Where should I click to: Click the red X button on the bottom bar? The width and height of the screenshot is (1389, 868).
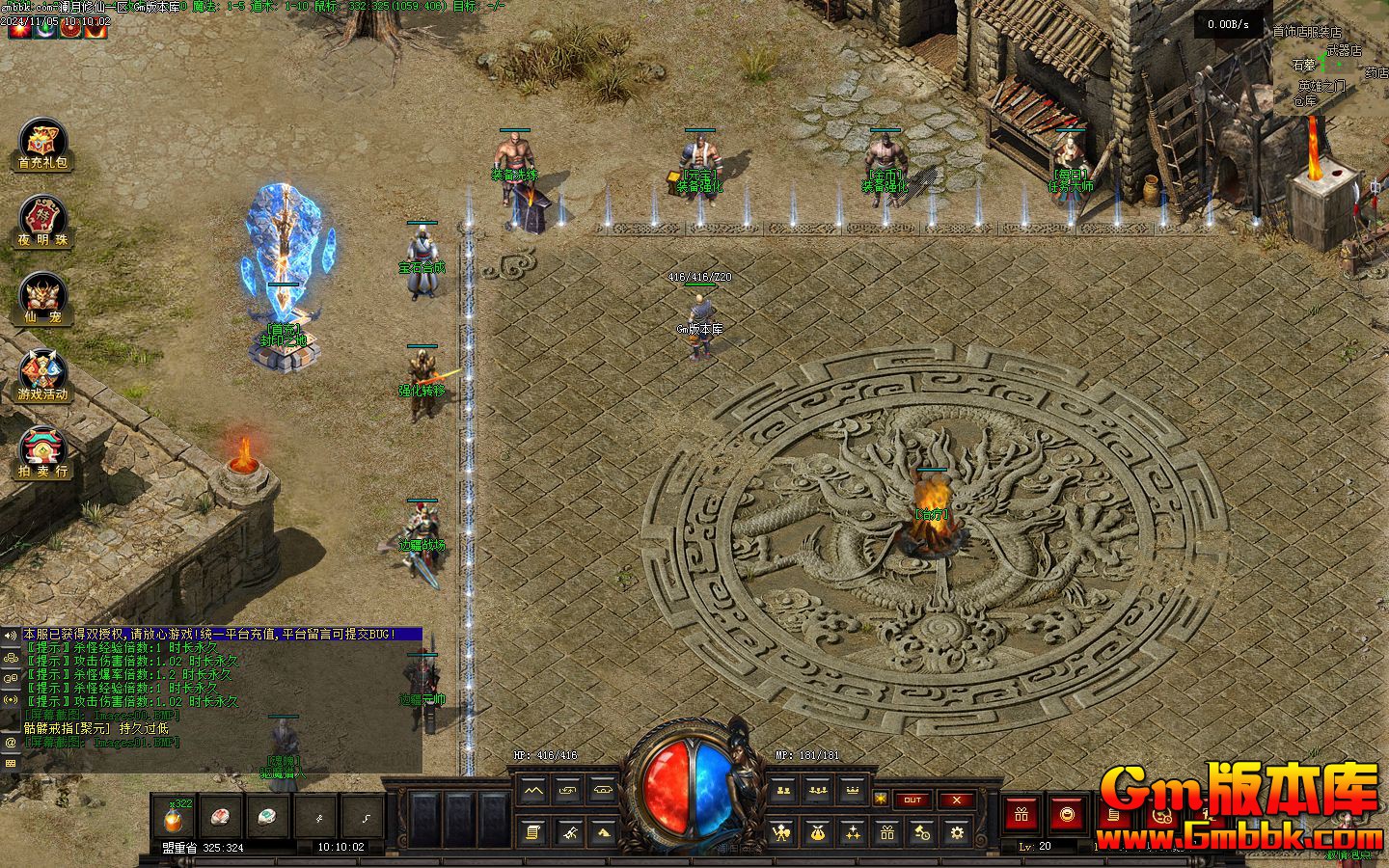956,800
